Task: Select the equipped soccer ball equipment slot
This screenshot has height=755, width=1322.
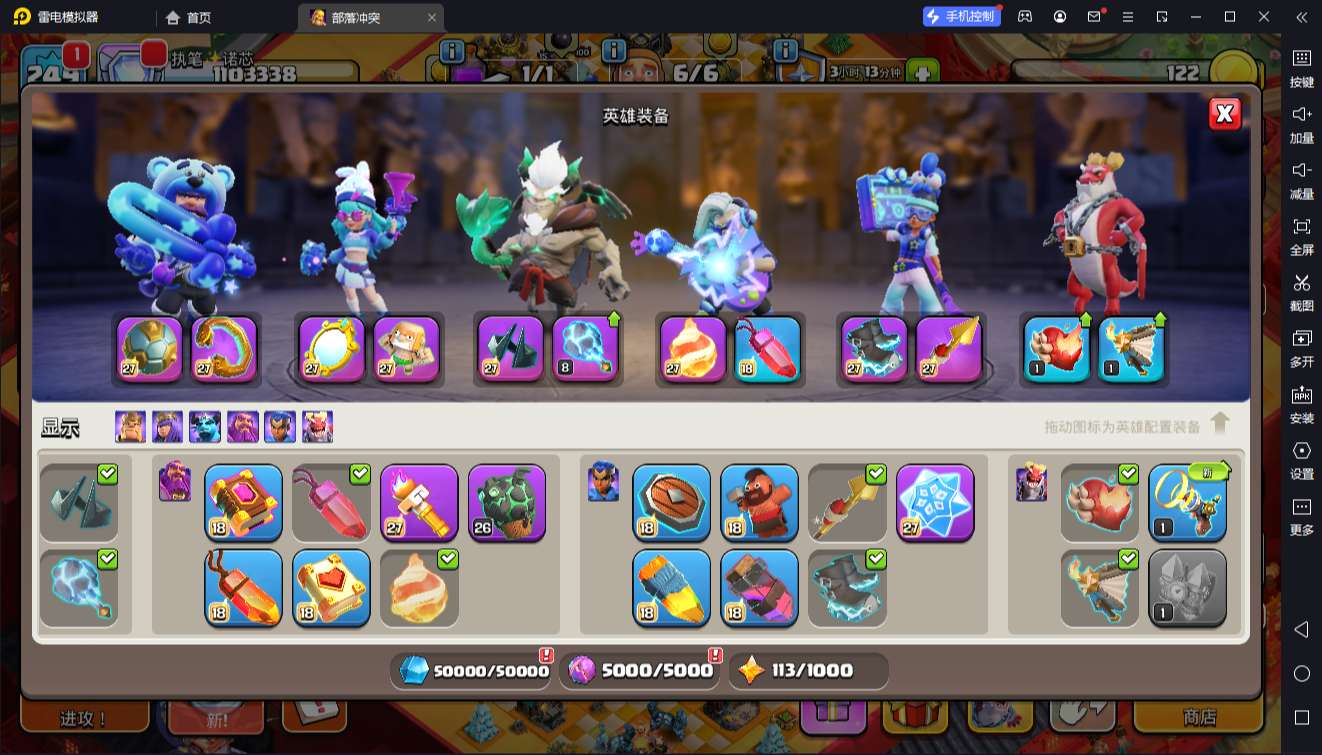Action: coord(150,349)
